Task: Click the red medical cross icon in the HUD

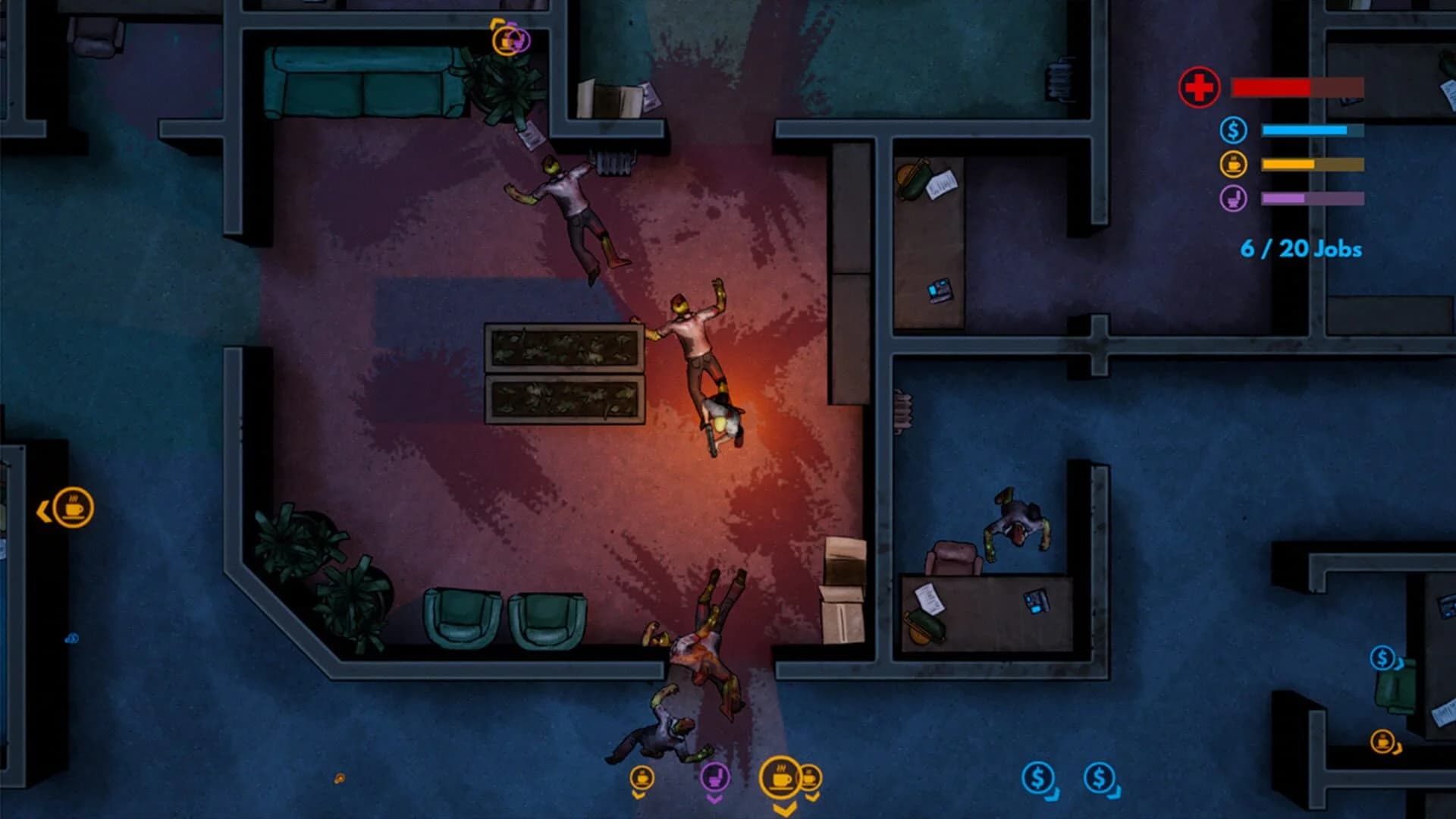Action: (1198, 88)
